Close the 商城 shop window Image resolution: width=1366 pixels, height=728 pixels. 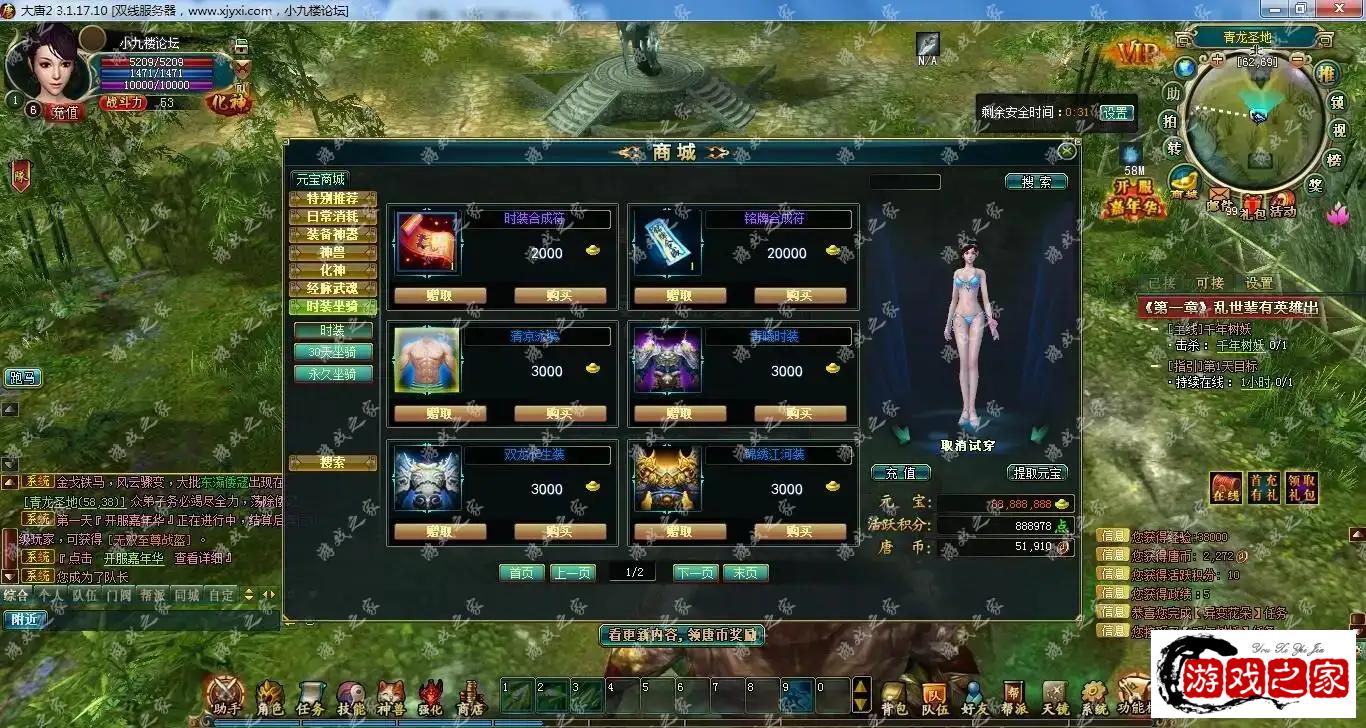point(1067,152)
